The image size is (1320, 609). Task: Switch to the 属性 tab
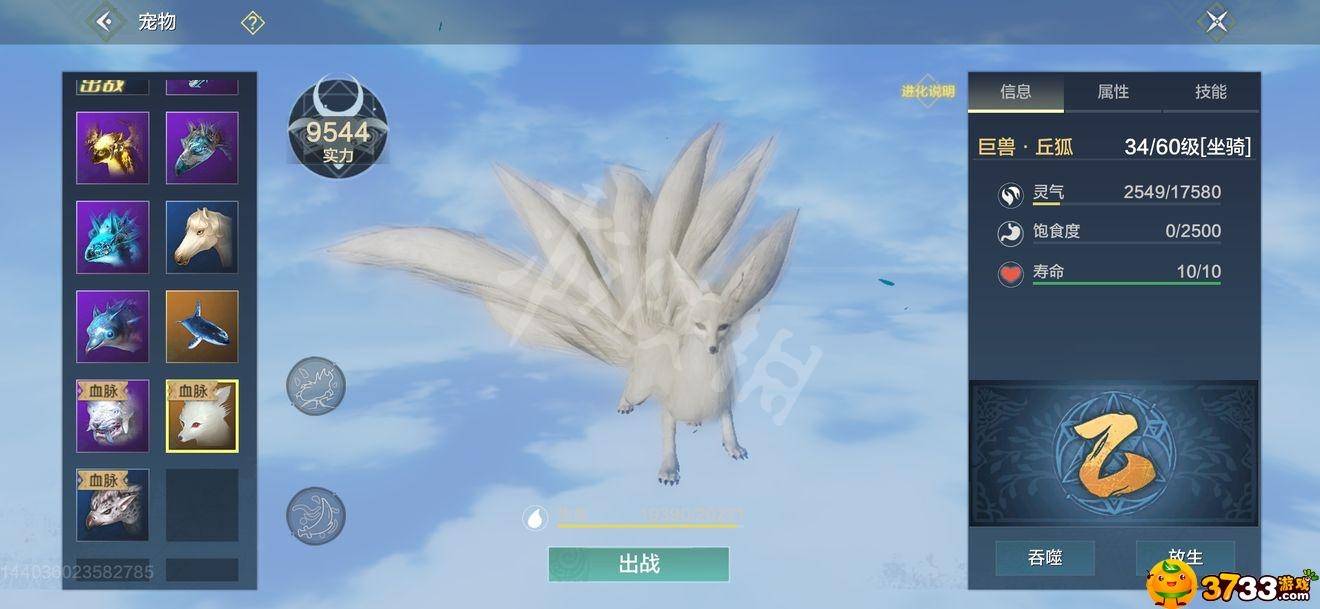click(x=1112, y=92)
